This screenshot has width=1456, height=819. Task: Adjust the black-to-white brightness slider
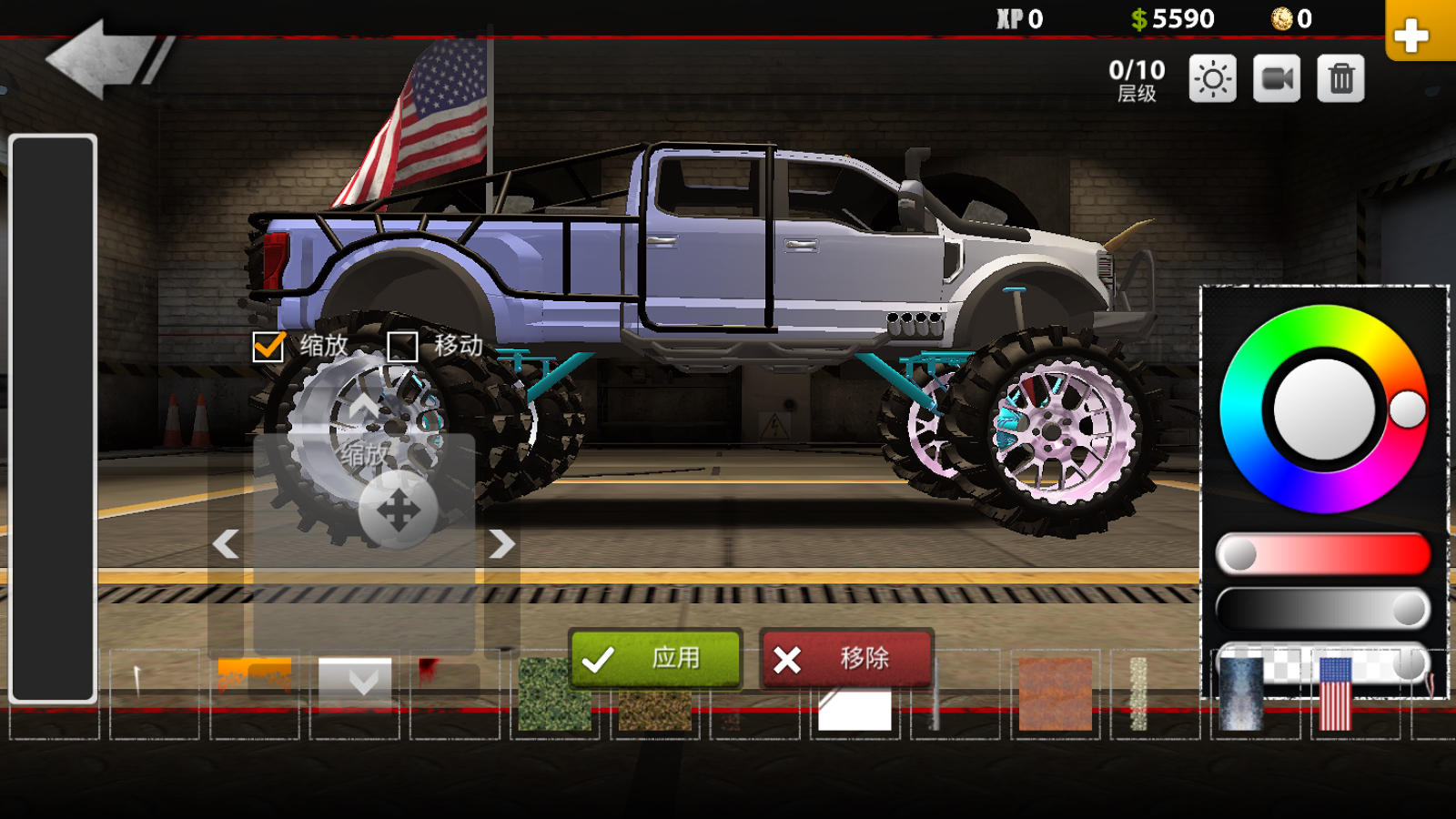pyautogui.click(x=1323, y=609)
